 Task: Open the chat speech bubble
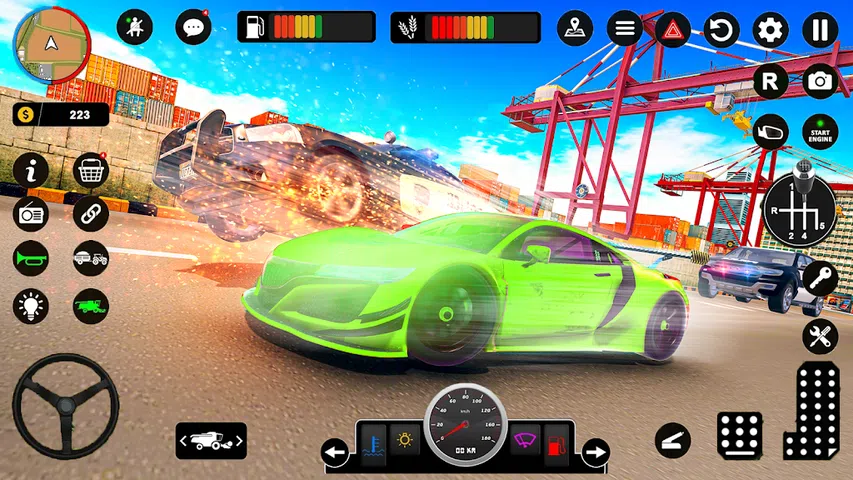click(193, 27)
